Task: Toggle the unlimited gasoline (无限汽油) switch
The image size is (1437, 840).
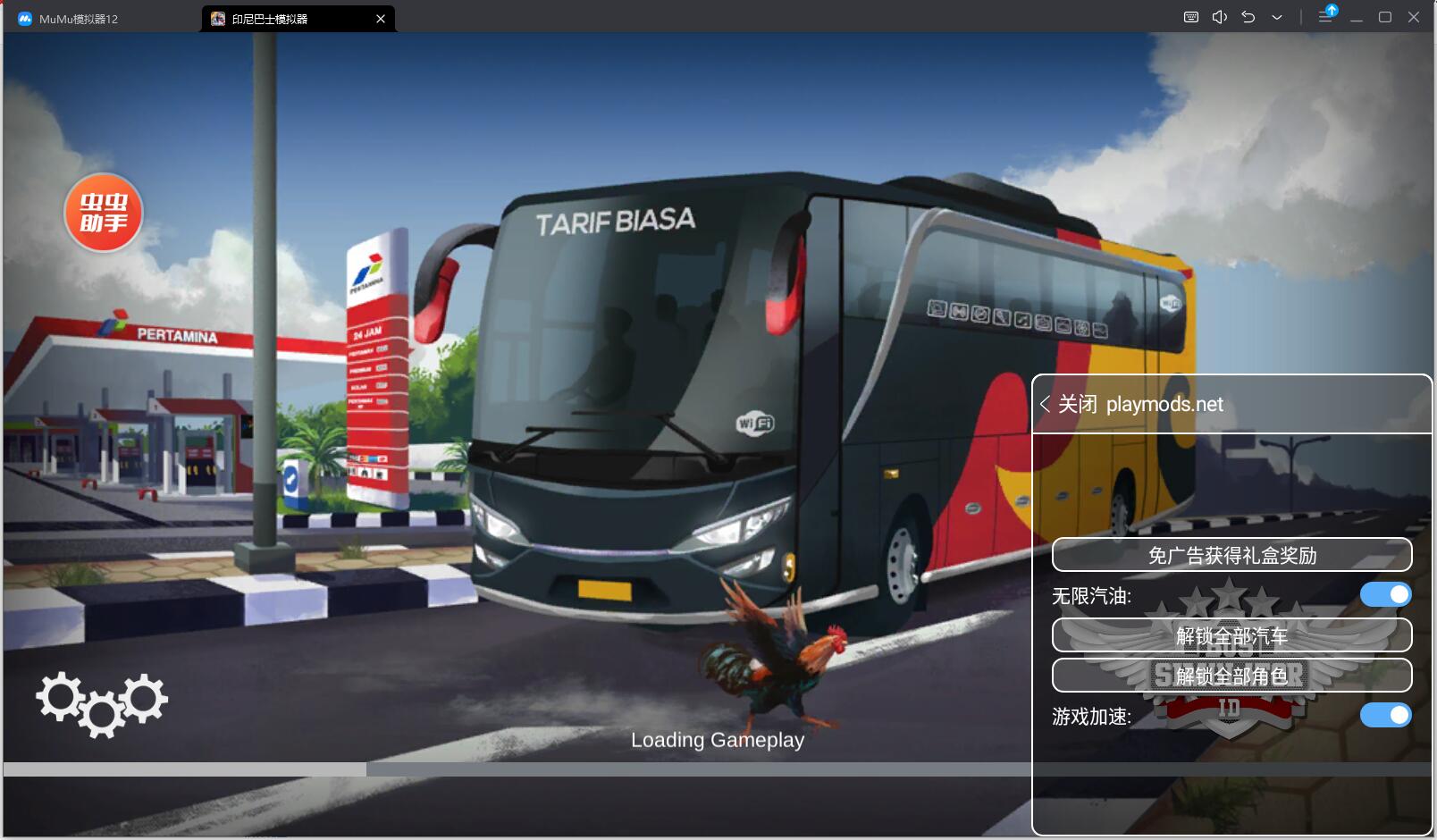Action: 1385,594
